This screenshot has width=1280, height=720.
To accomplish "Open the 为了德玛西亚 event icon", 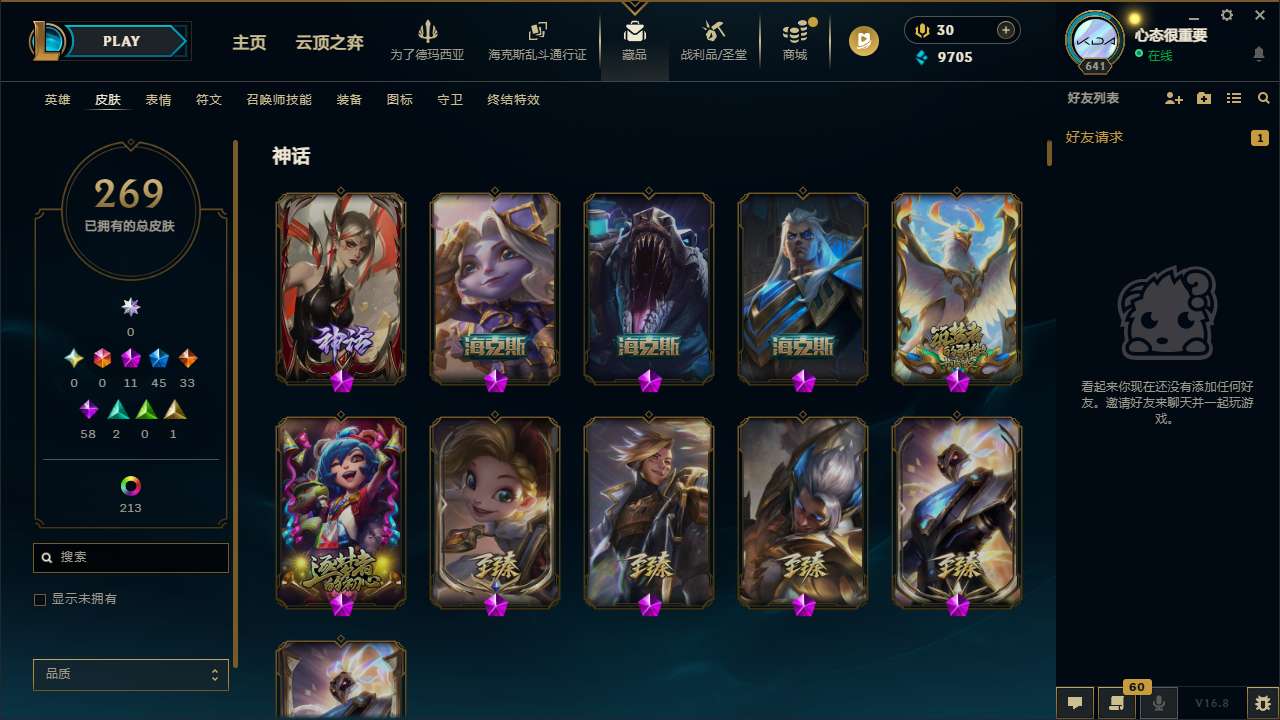I will (428, 33).
